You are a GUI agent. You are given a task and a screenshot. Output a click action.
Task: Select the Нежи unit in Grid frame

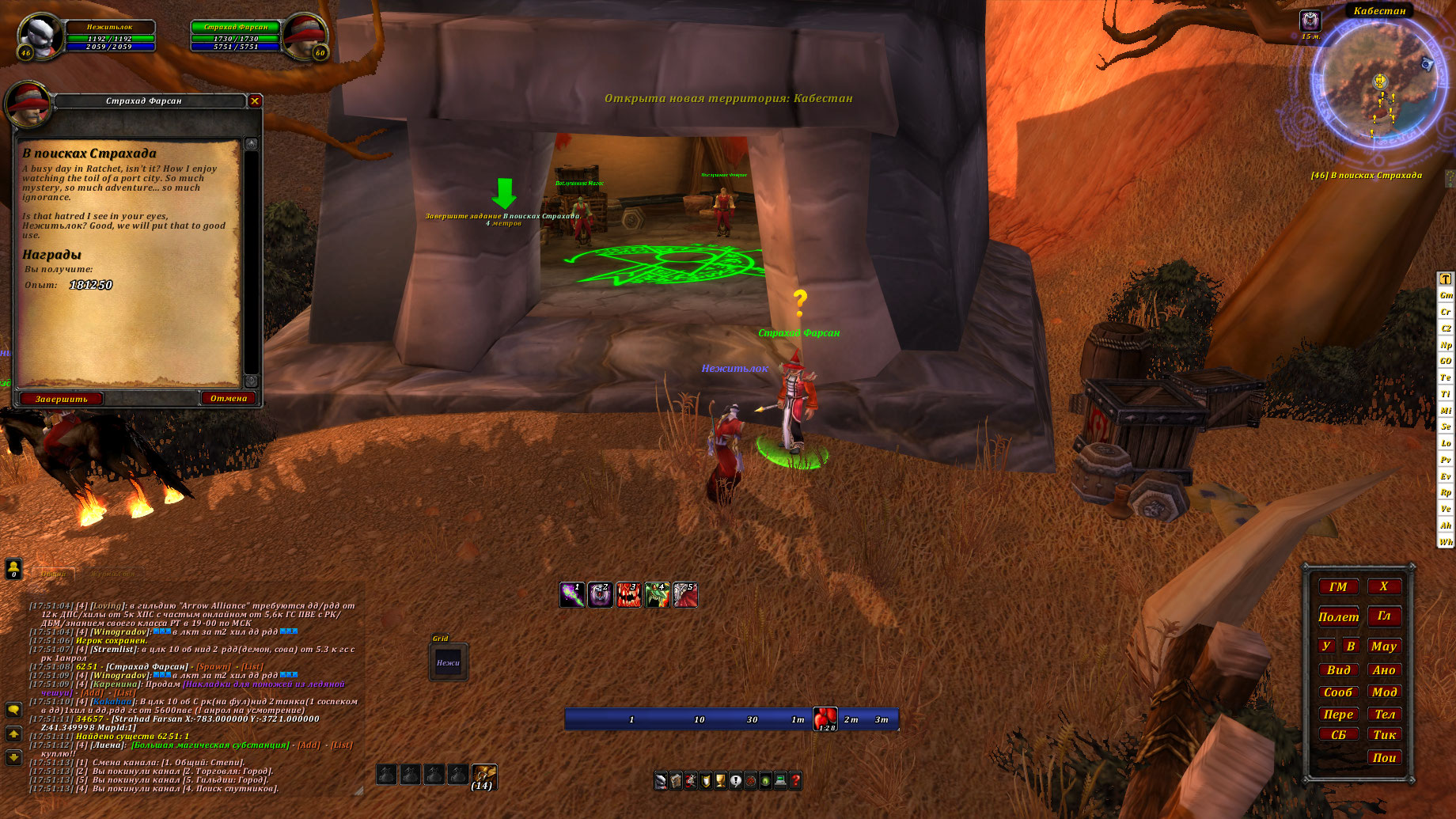[449, 662]
